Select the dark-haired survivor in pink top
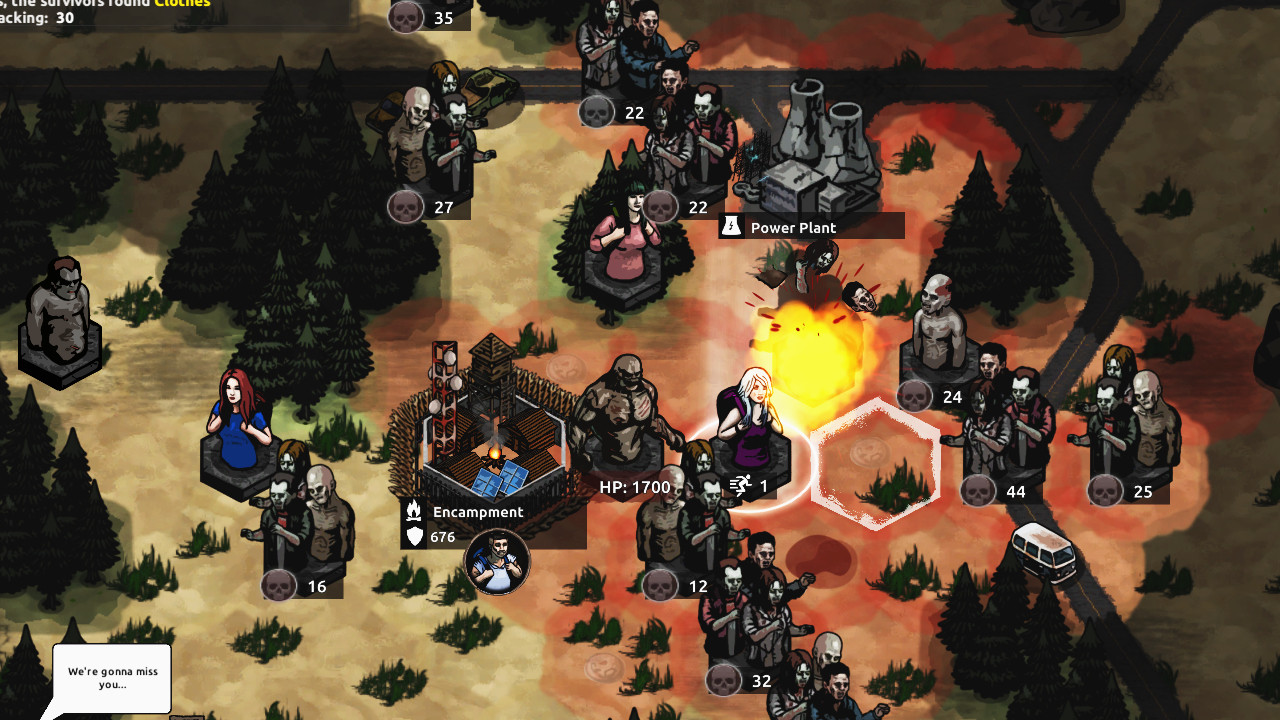 pos(624,240)
